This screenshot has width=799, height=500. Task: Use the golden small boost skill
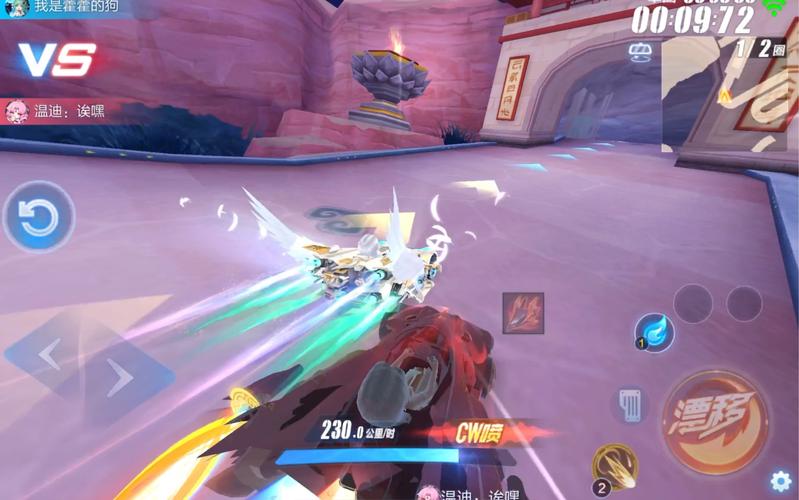[615, 465]
